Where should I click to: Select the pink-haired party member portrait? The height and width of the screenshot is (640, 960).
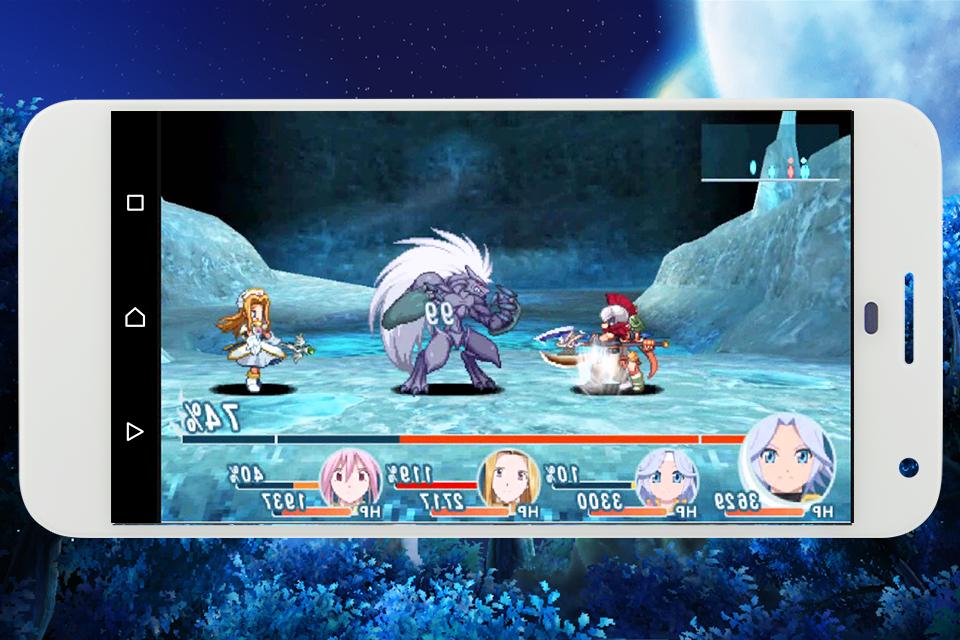(x=350, y=478)
